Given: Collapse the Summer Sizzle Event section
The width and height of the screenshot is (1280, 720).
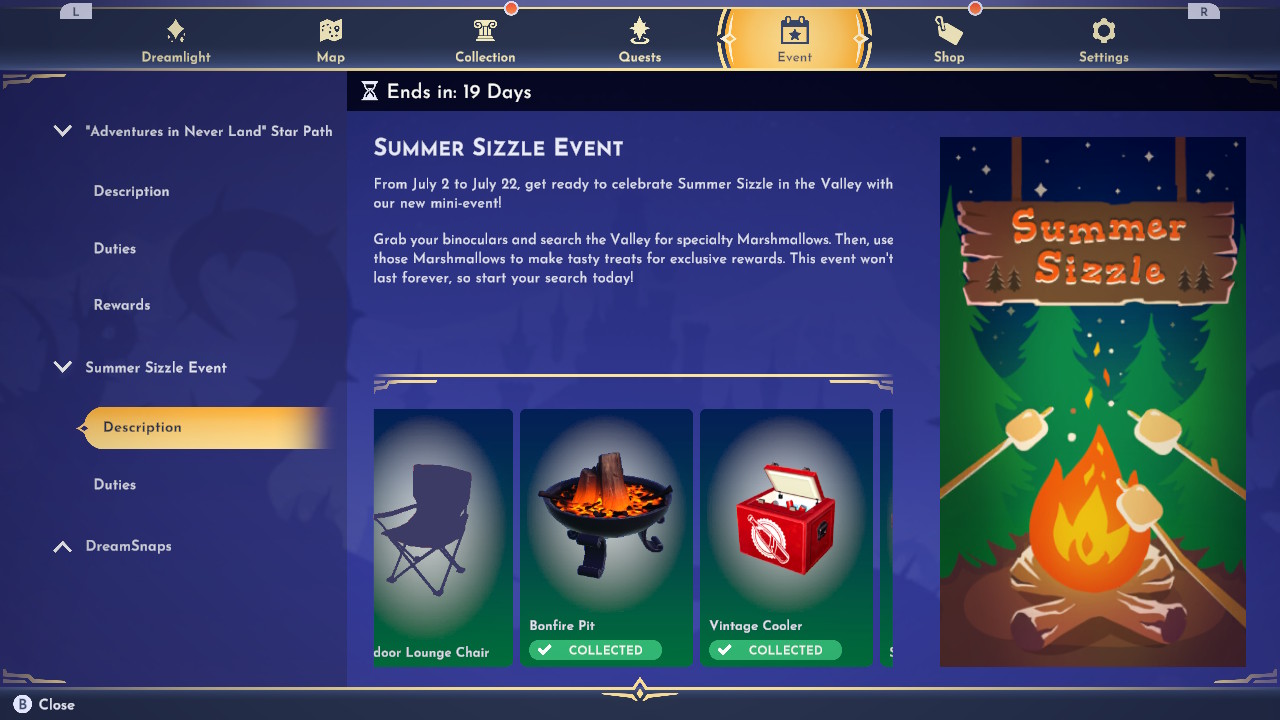Looking at the screenshot, I should [x=62, y=367].
